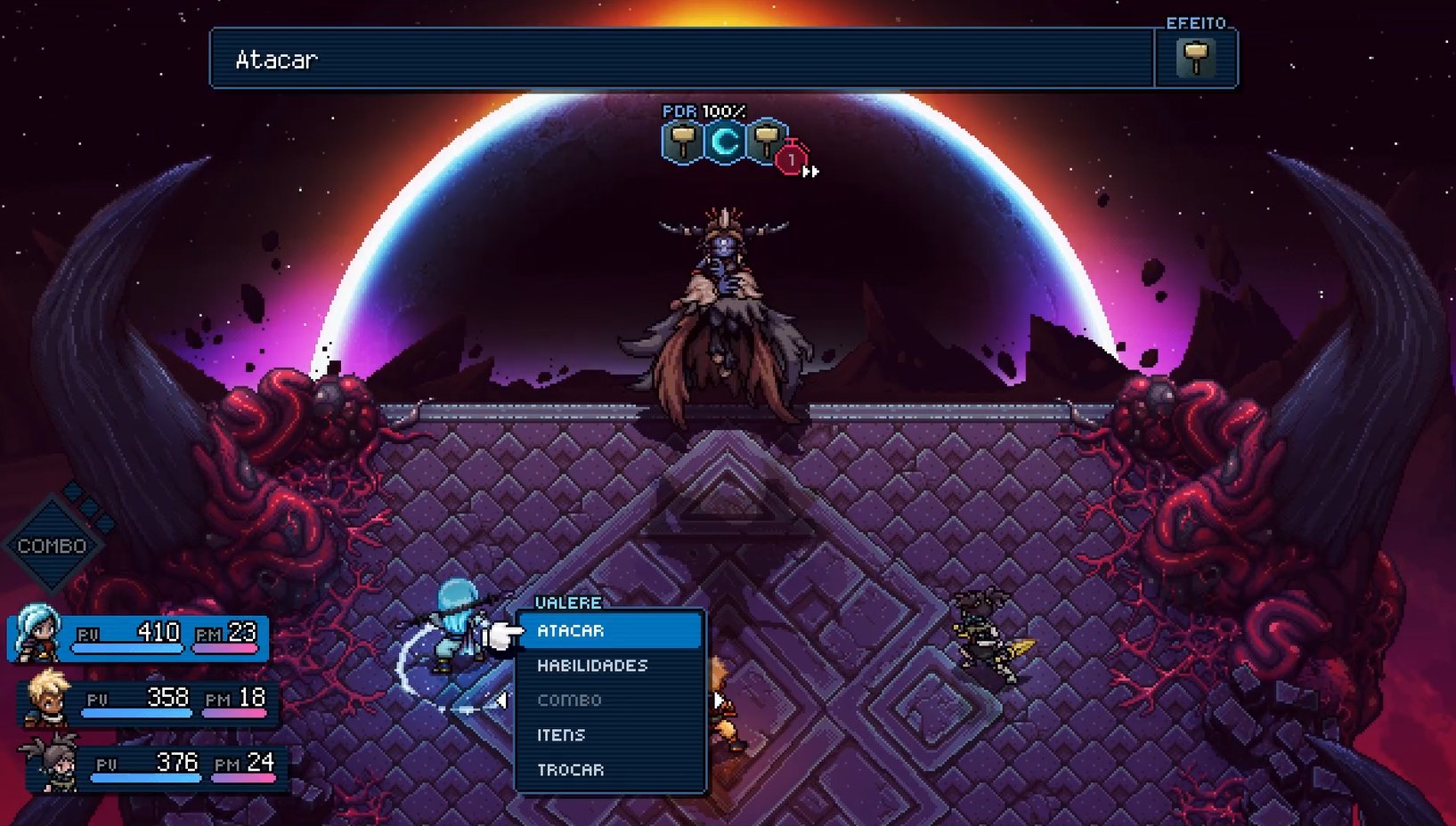1456x826 pixels.
Task: Select the blond hero's status panel
Action: [149, 700]
